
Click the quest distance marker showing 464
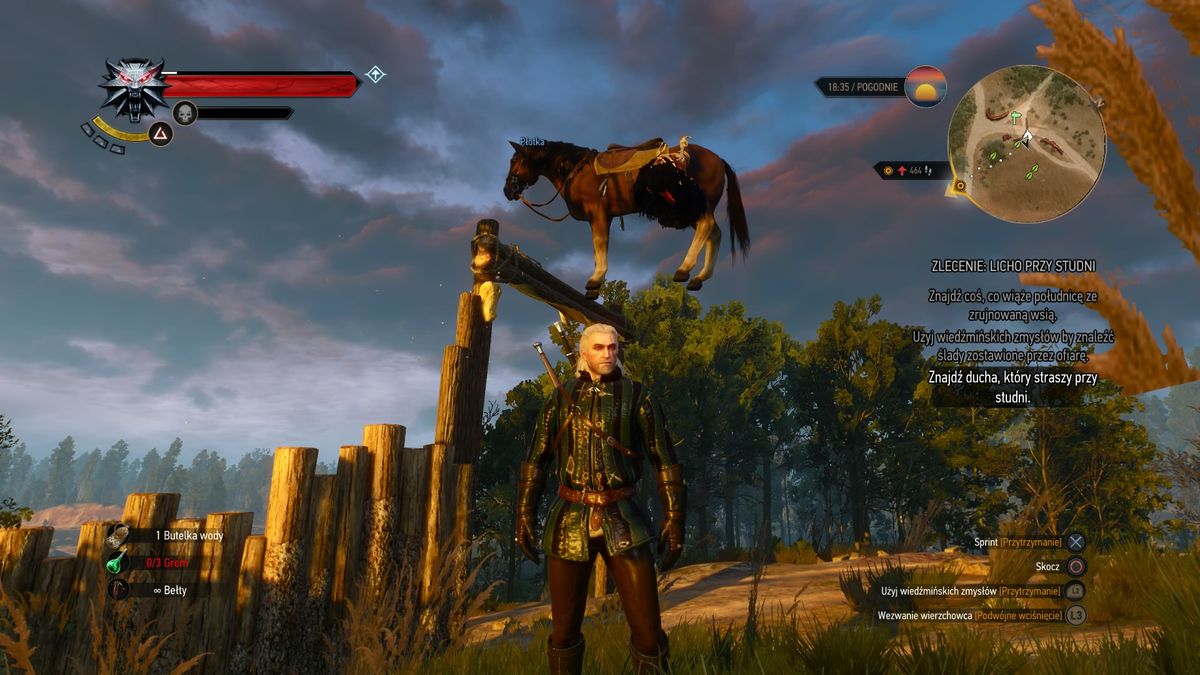[913, 171]
